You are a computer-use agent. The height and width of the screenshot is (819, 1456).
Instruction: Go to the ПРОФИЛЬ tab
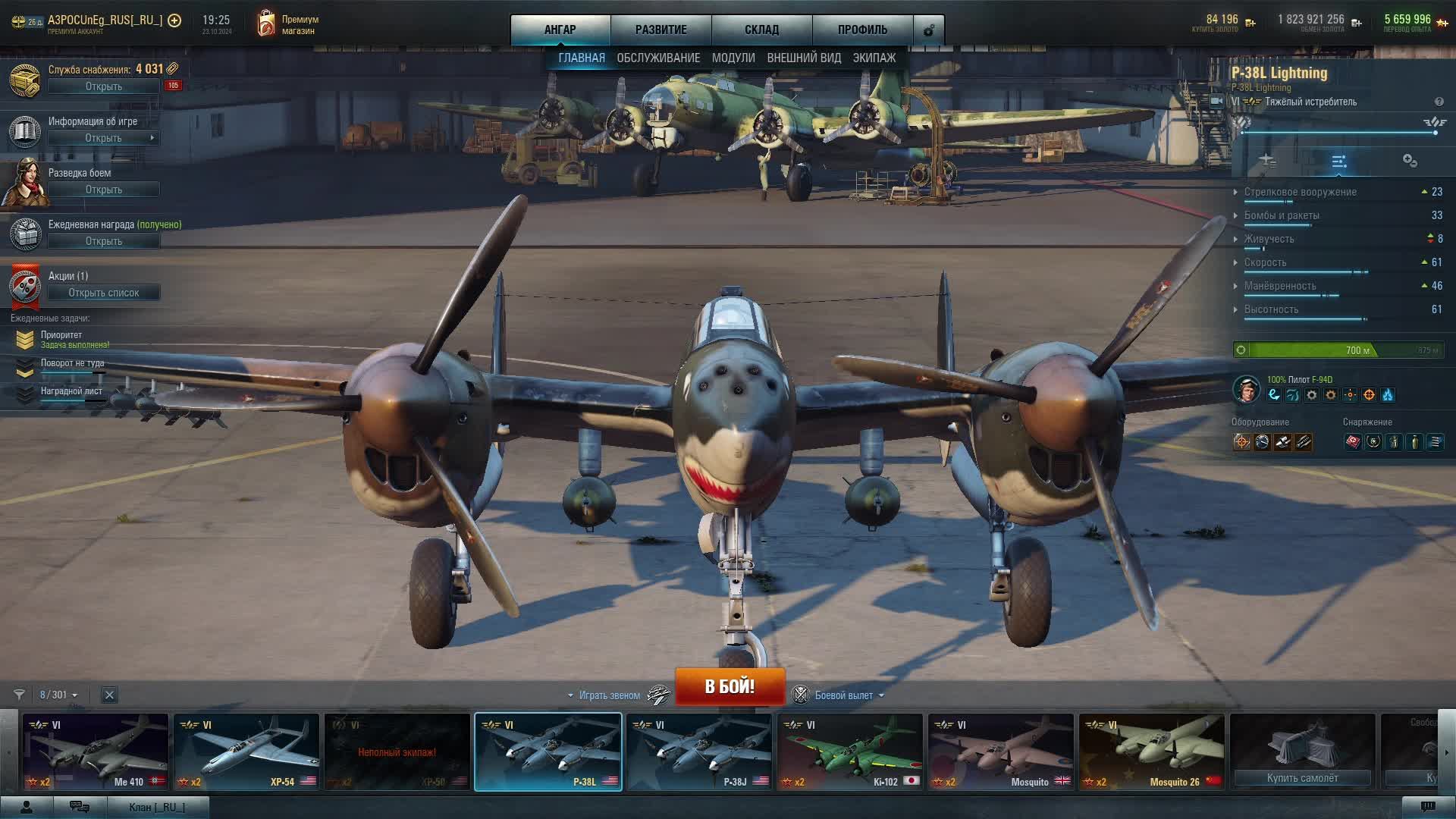tap(862, 30)
